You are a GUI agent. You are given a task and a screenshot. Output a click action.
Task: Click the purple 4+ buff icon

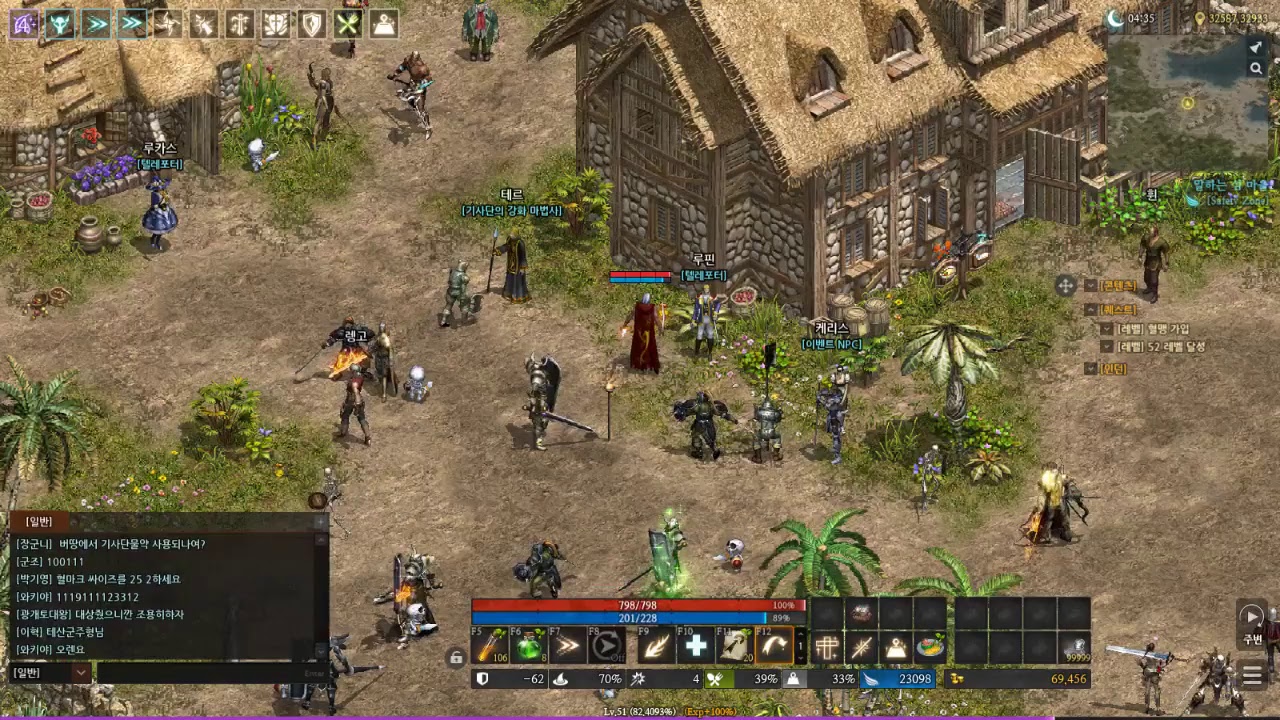24,24
